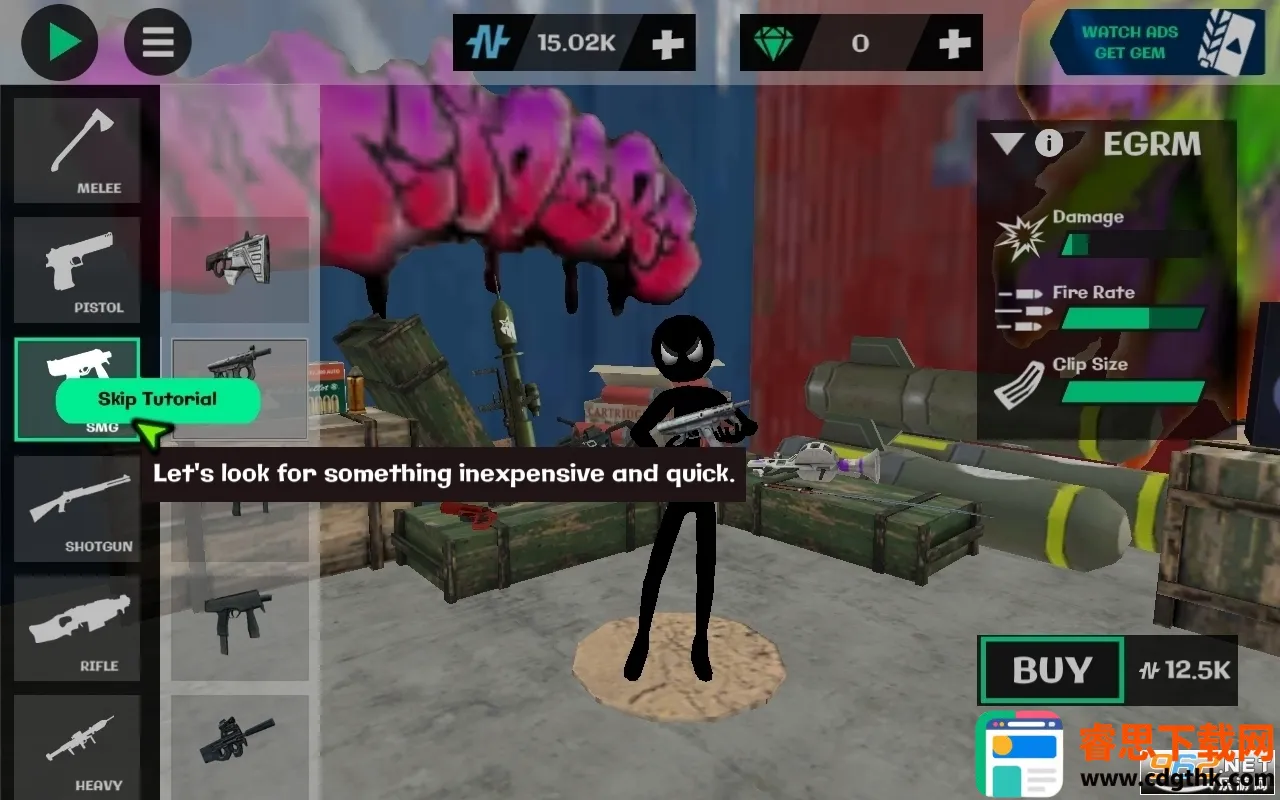This screenshot has width=1280, height=800.
Task: Pick the compact machine pistol thumbnail
Action: click(240, 618)
